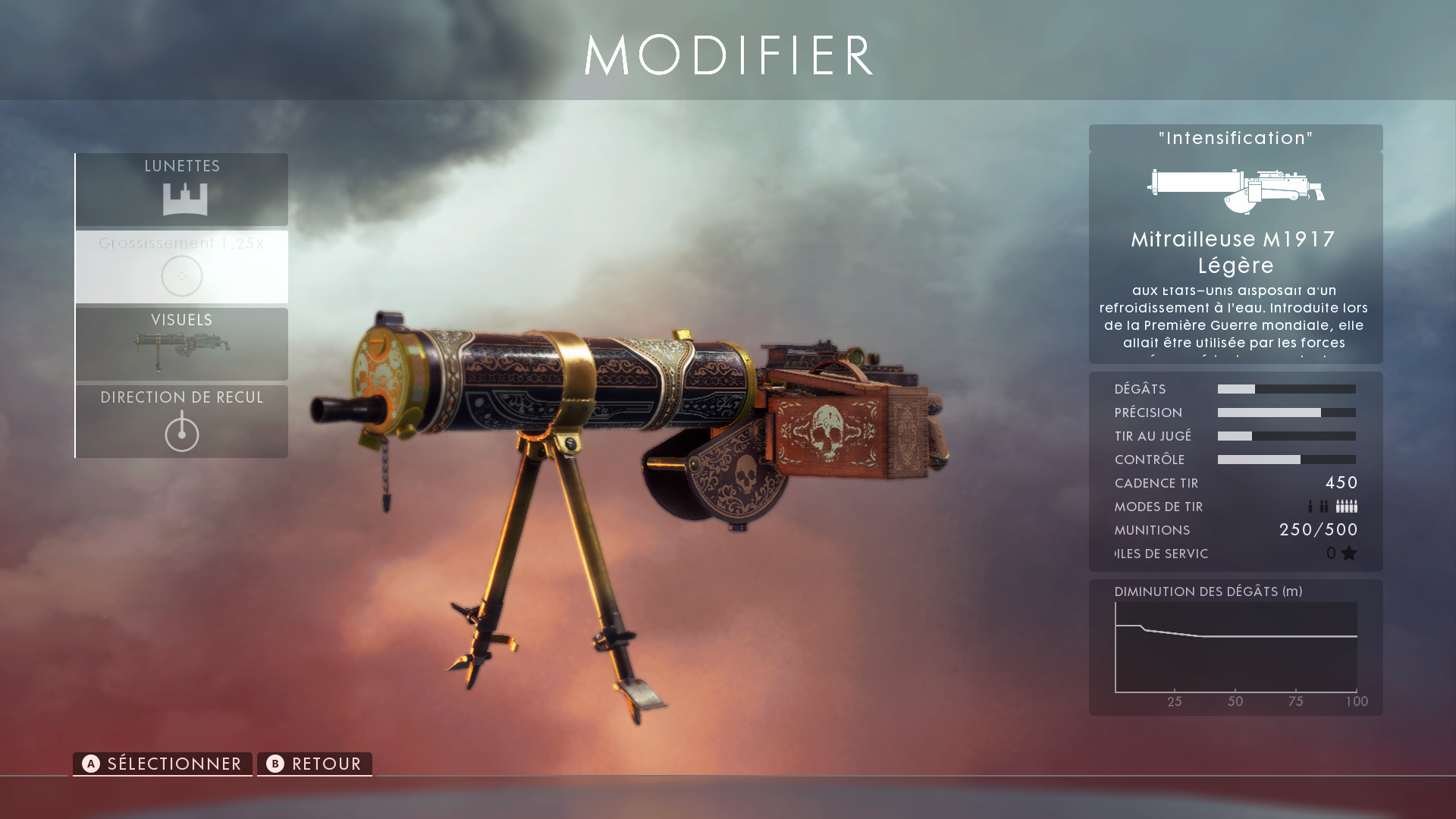Select the Grossissement 1,25x magnification option
This screenshot has width=1456, height=819.
tap(182, 267)
